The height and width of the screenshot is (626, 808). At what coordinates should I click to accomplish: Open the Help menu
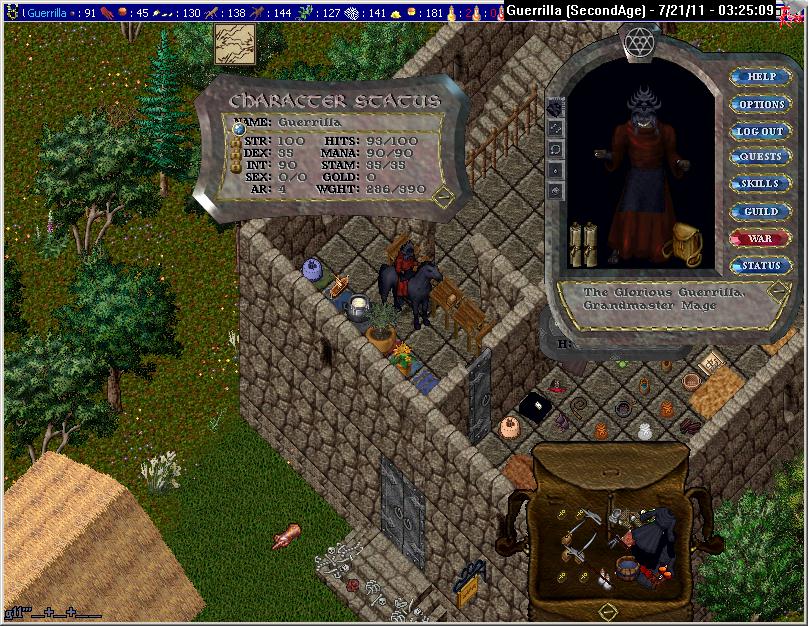point(761,77)
